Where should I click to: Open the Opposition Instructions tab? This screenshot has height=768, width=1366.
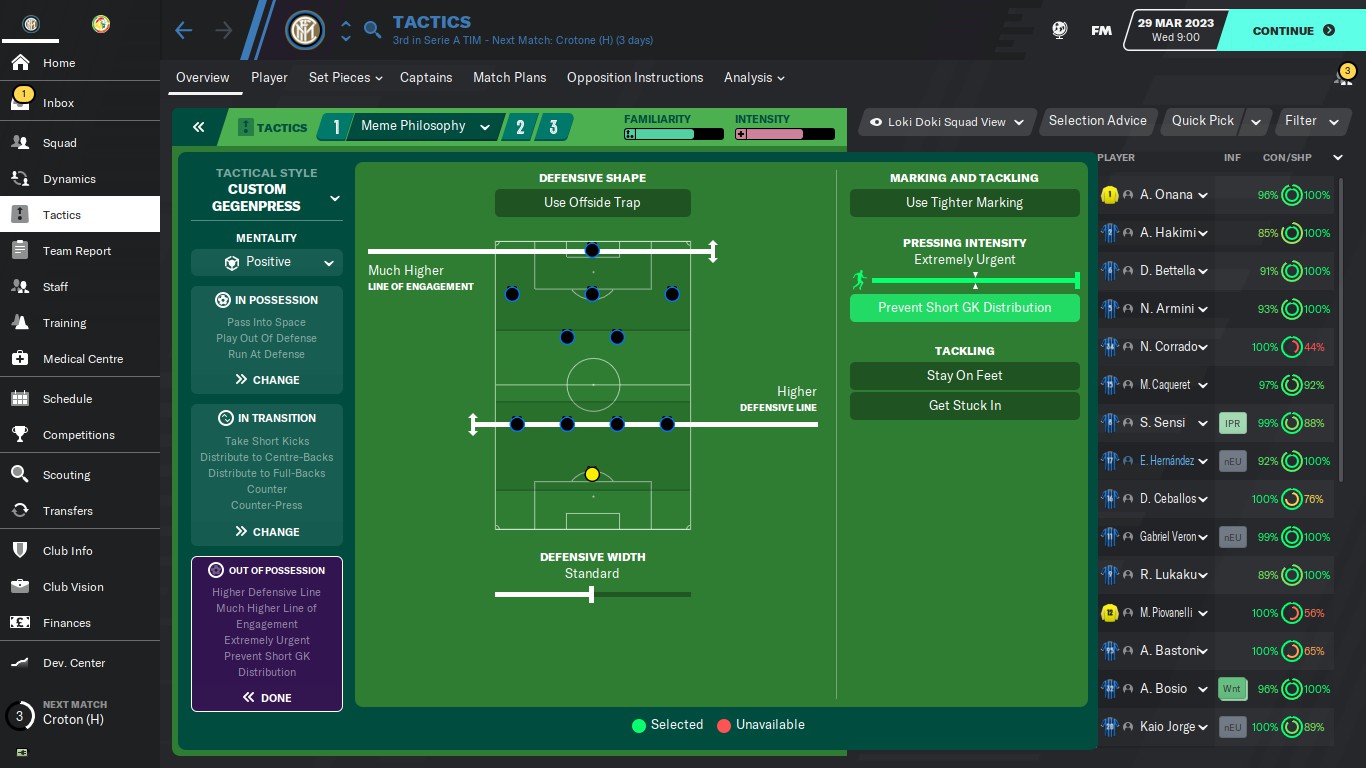(x=635, y=78)
